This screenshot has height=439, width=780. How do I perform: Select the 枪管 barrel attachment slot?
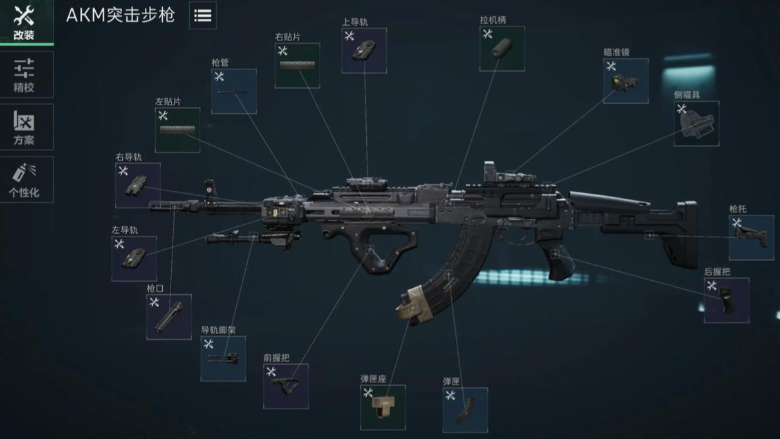pos(233,91)
